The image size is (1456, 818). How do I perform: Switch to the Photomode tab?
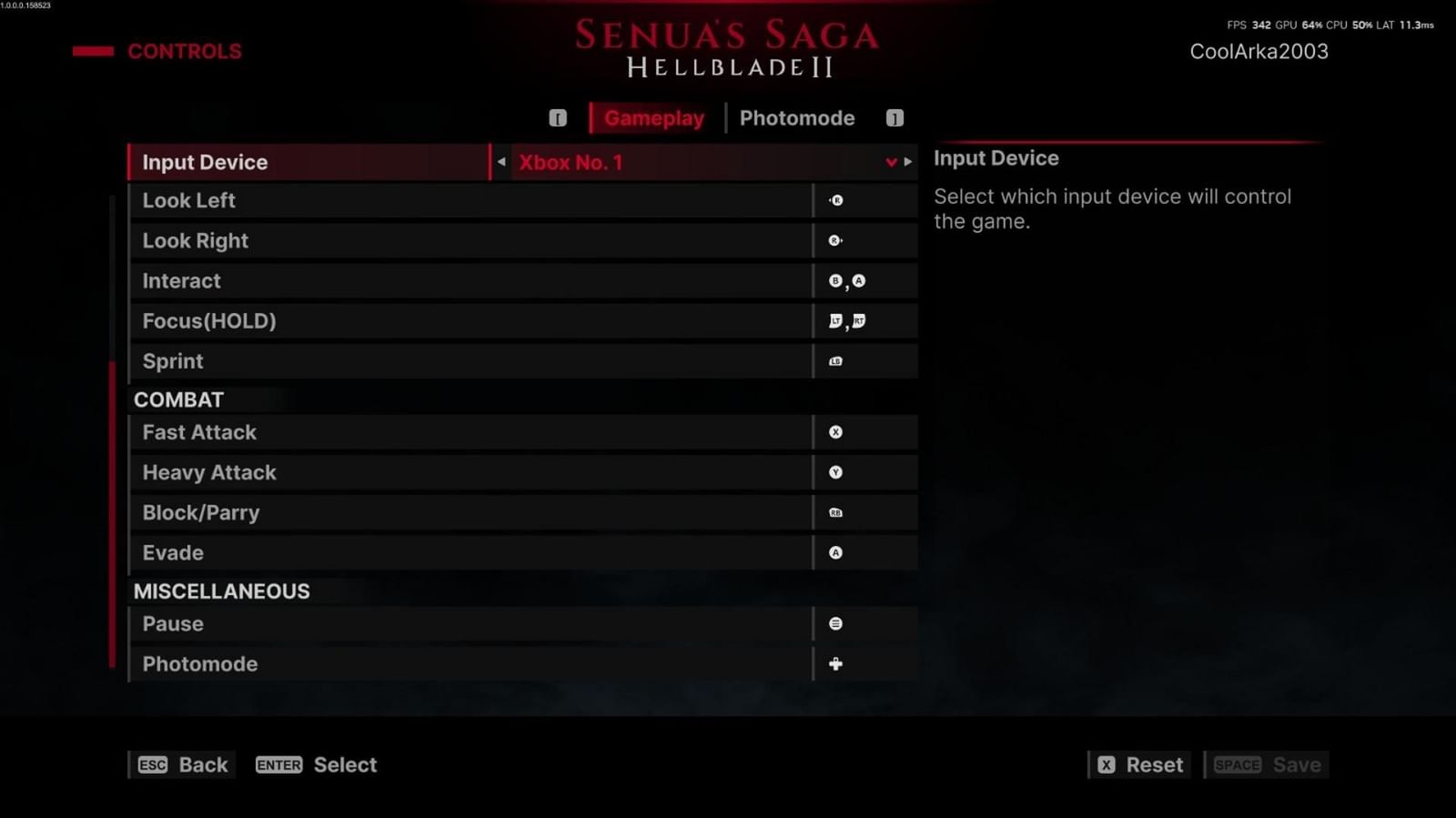[x=797, y=117]
